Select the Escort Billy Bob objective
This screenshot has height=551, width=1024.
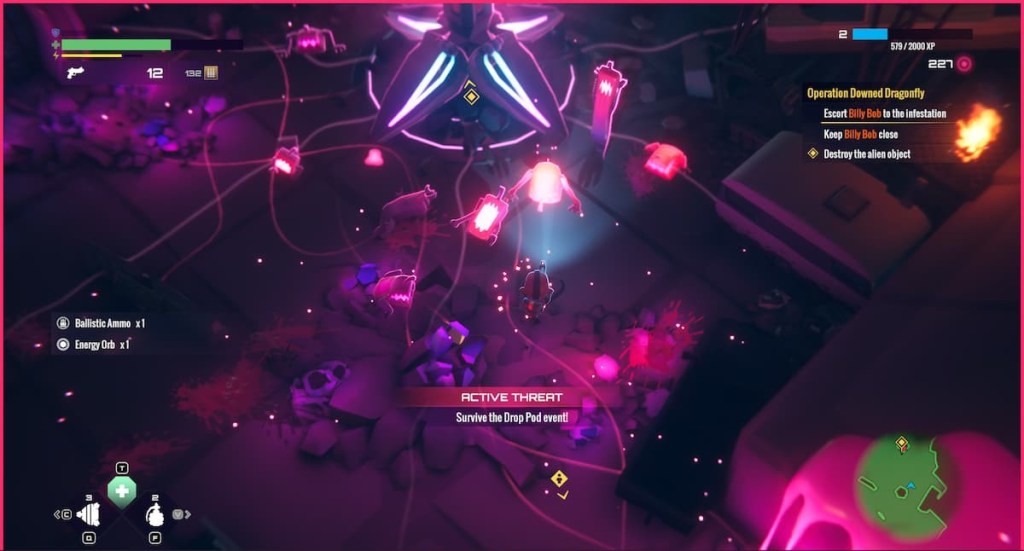(x=883, y=114)
